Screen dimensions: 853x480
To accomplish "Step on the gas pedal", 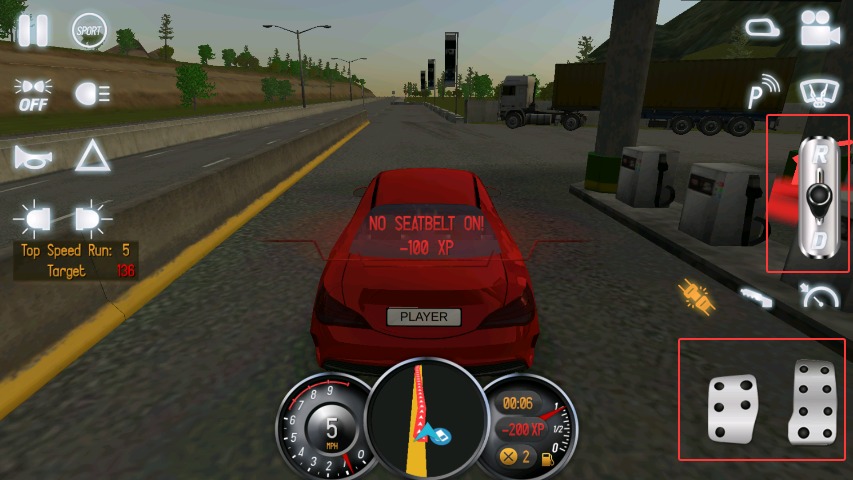I will point(811,402).
